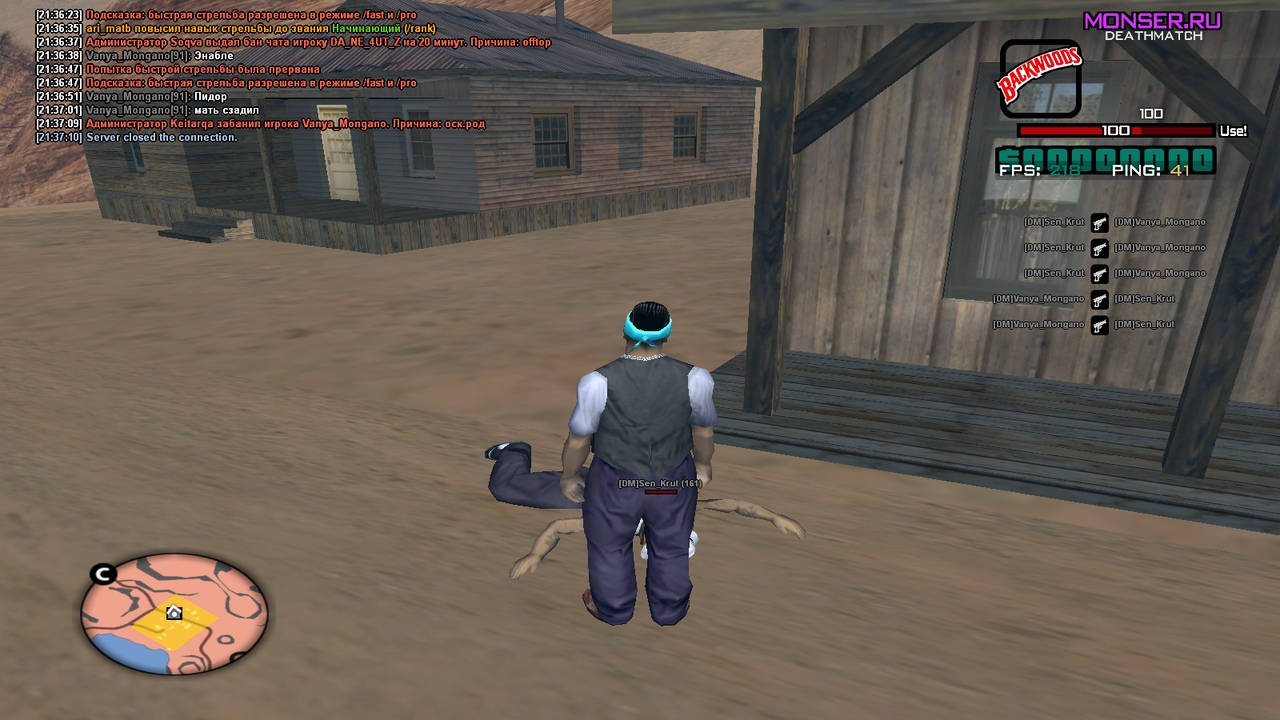Screen dimensions: 1280x720
Task: Select the house marker on the minimap
Action: pos(174,612)
